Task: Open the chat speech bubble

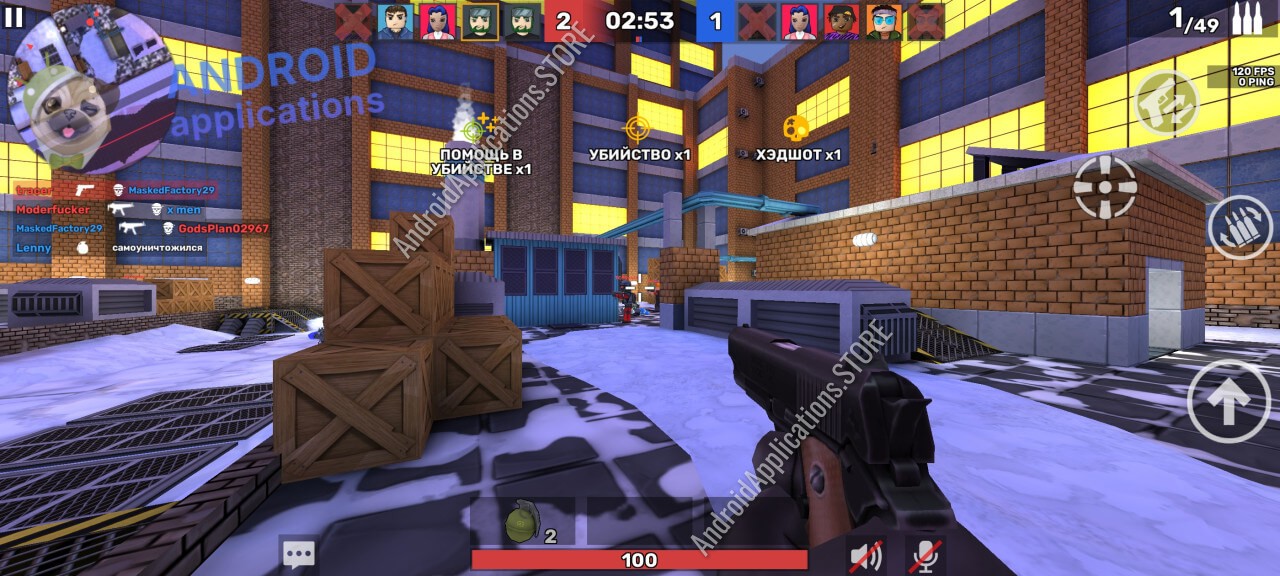Action: click(x=298, y=554)
